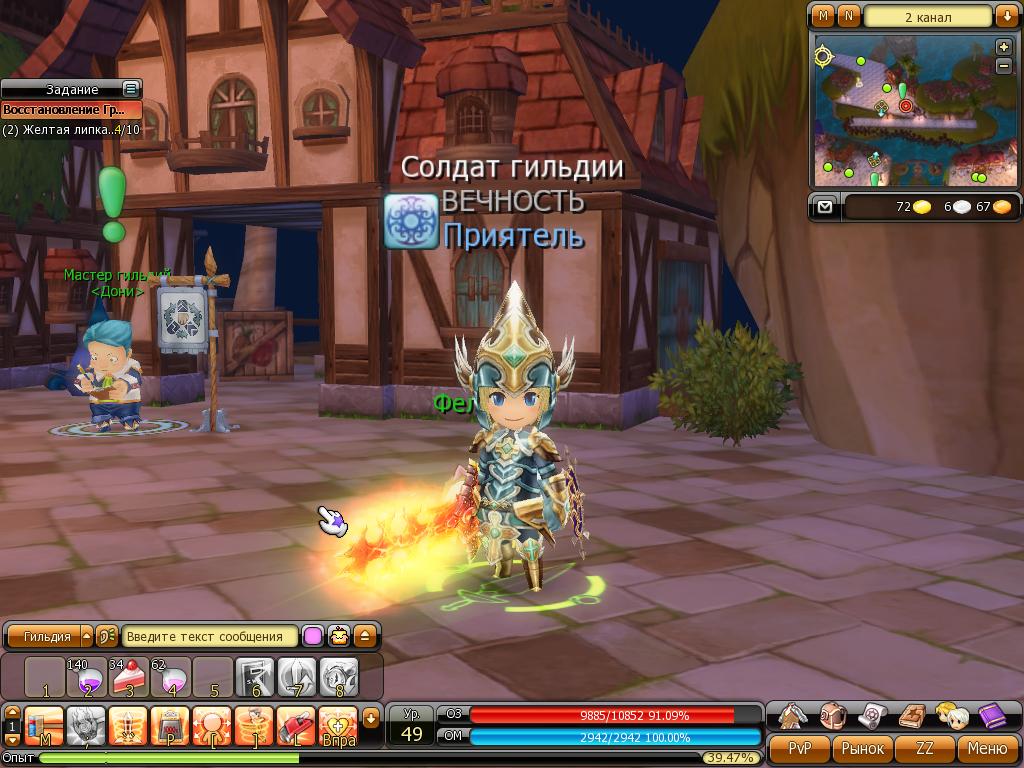Open the mail envelope icon
Viewport: 1024px width, 768px height.
(x=824, y=207)
